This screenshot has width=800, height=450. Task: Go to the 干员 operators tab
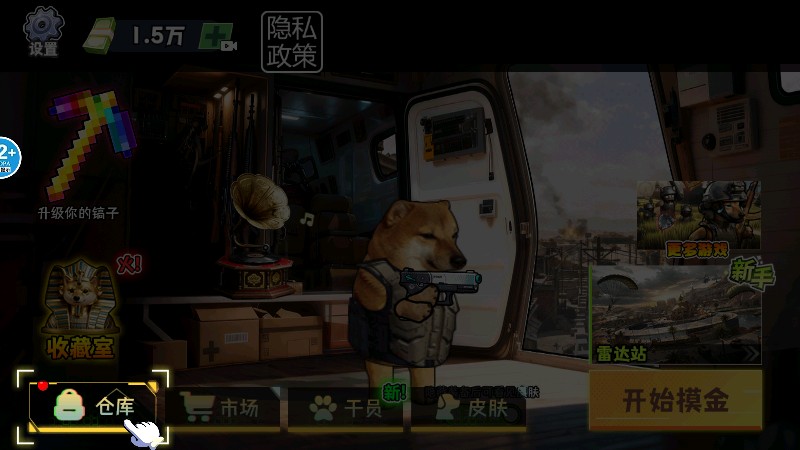pyautogui.click(x=346, y=408)
